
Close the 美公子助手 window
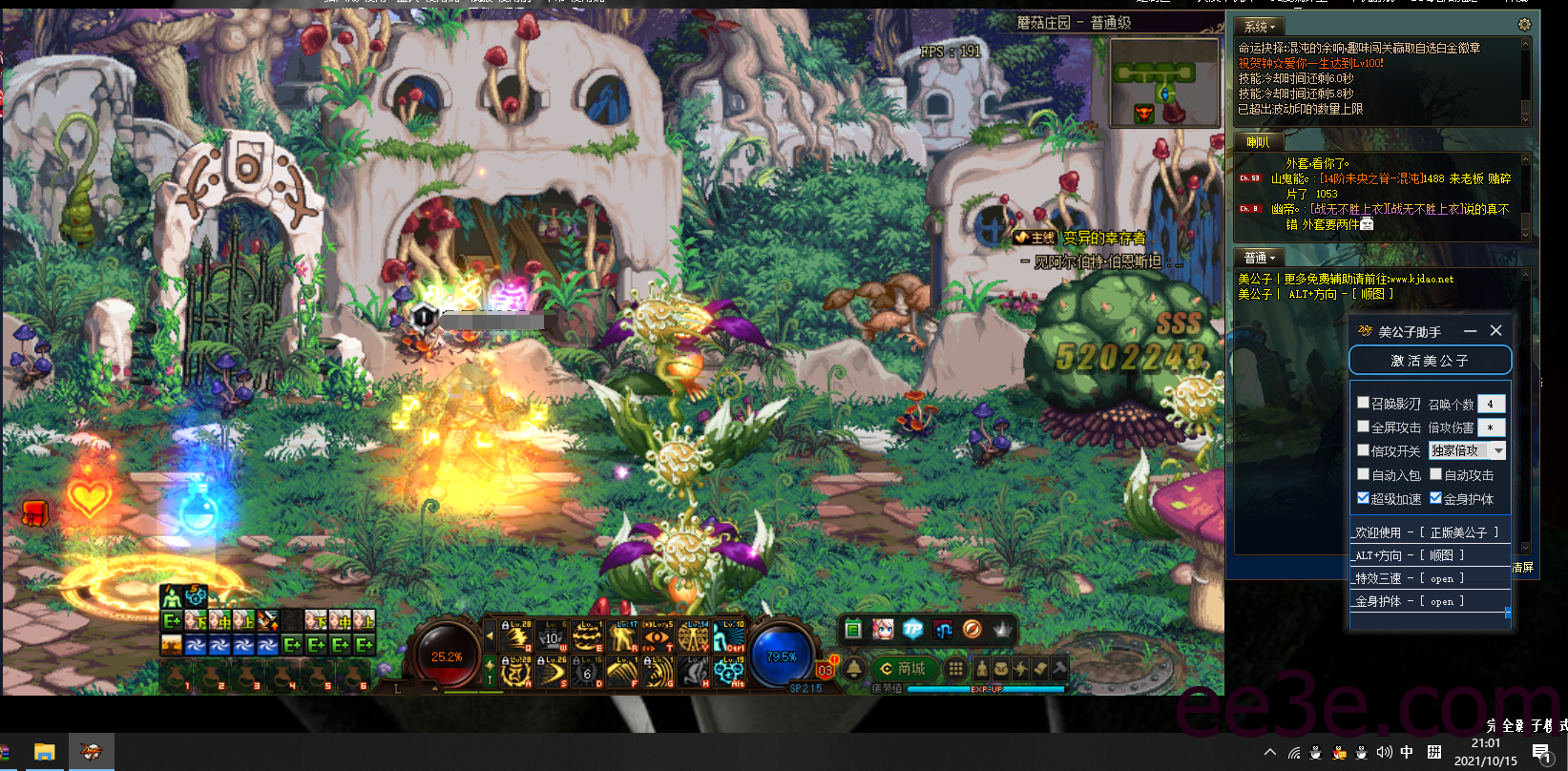click(x=1495, y=330)
